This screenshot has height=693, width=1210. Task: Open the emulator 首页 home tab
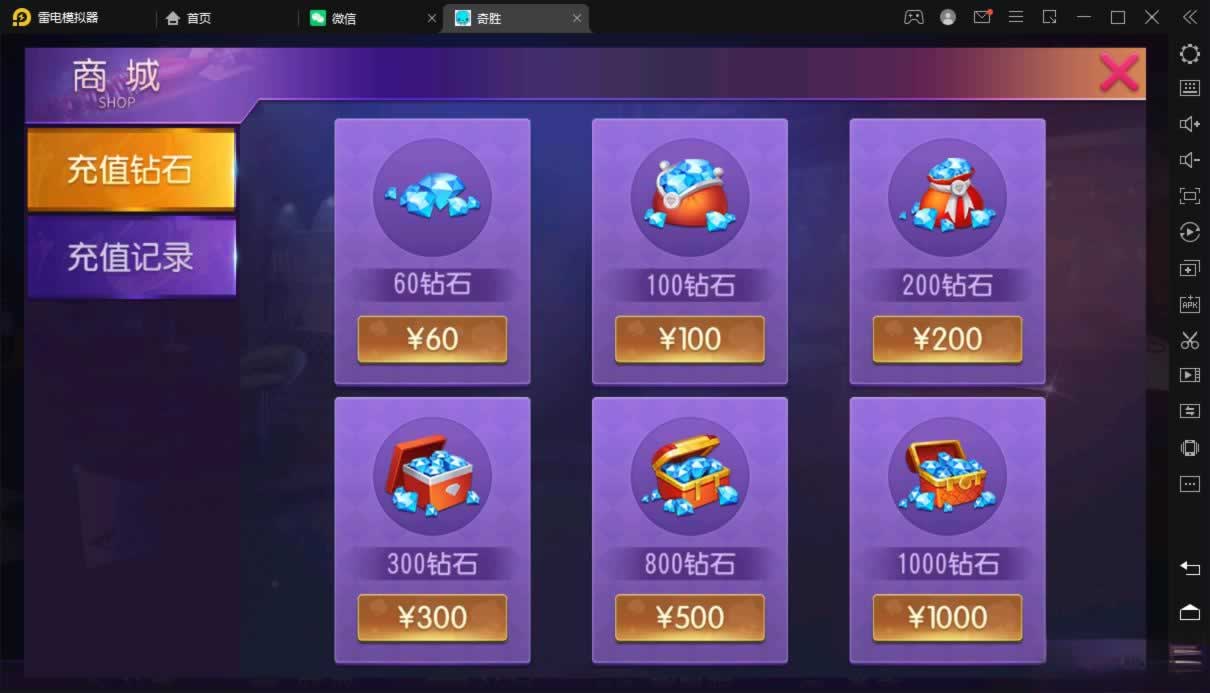[198, 18]
